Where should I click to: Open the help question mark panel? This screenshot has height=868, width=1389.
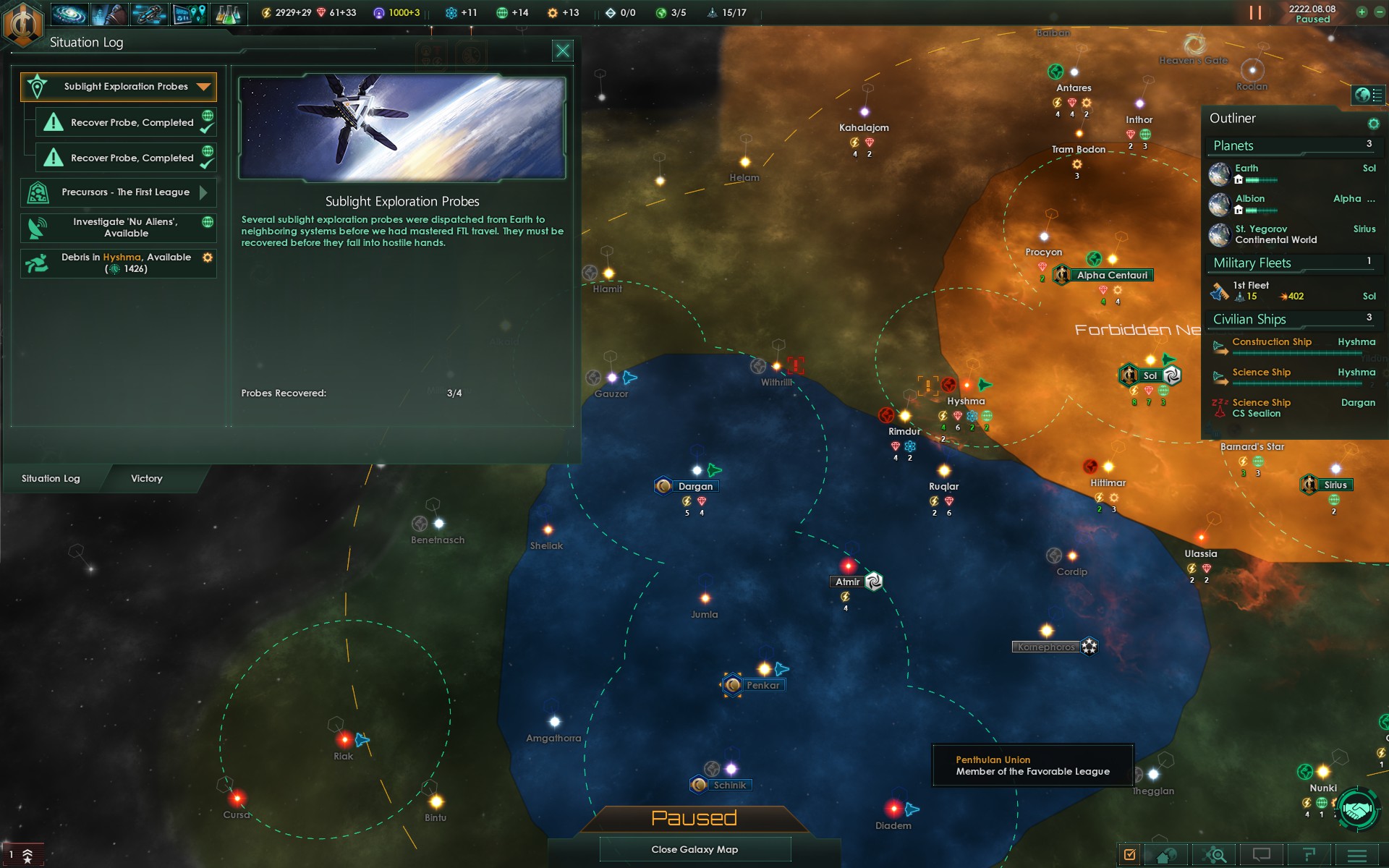point(1309,854)
